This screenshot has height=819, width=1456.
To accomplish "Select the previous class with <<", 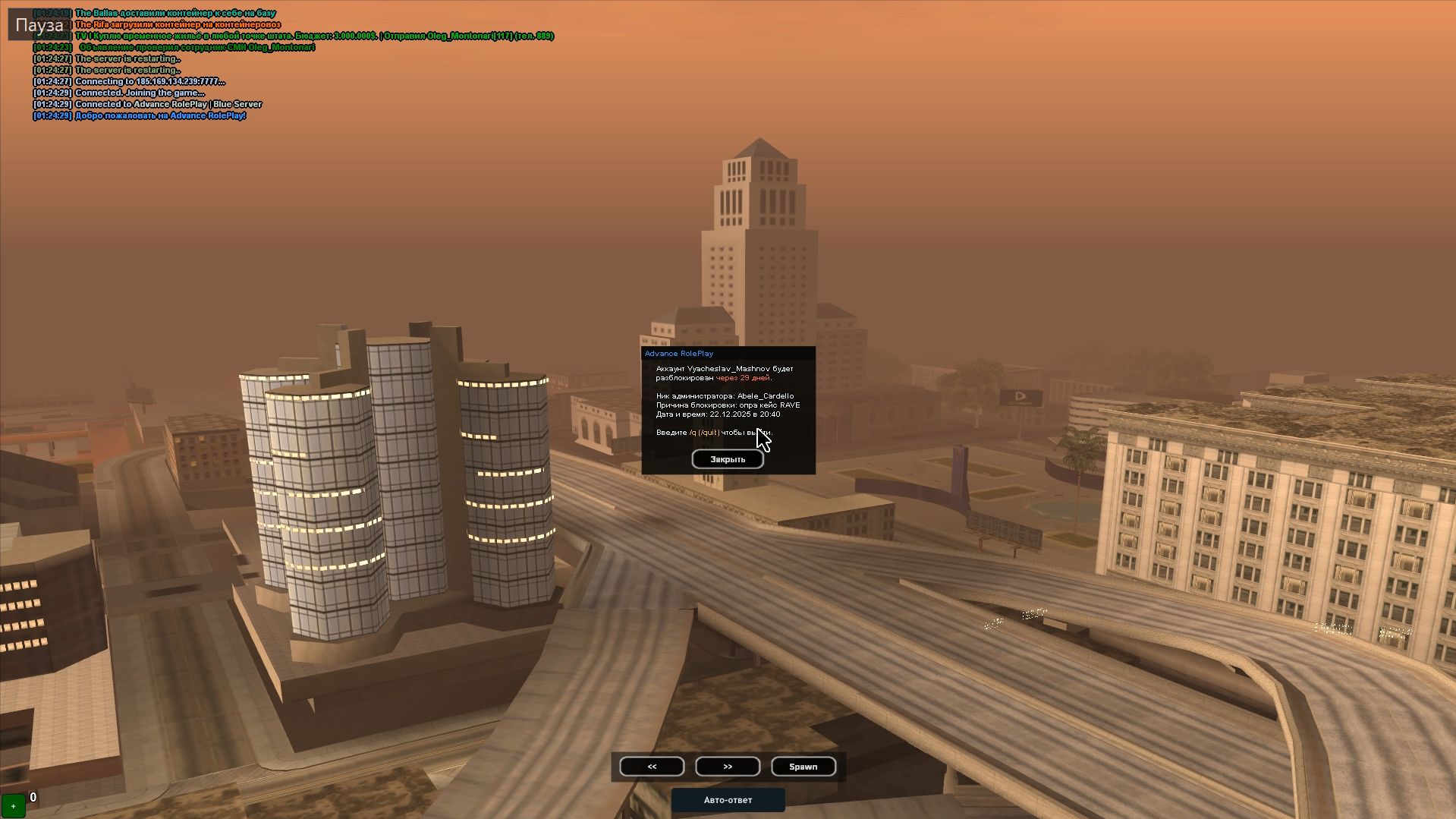I will [652, 767].
